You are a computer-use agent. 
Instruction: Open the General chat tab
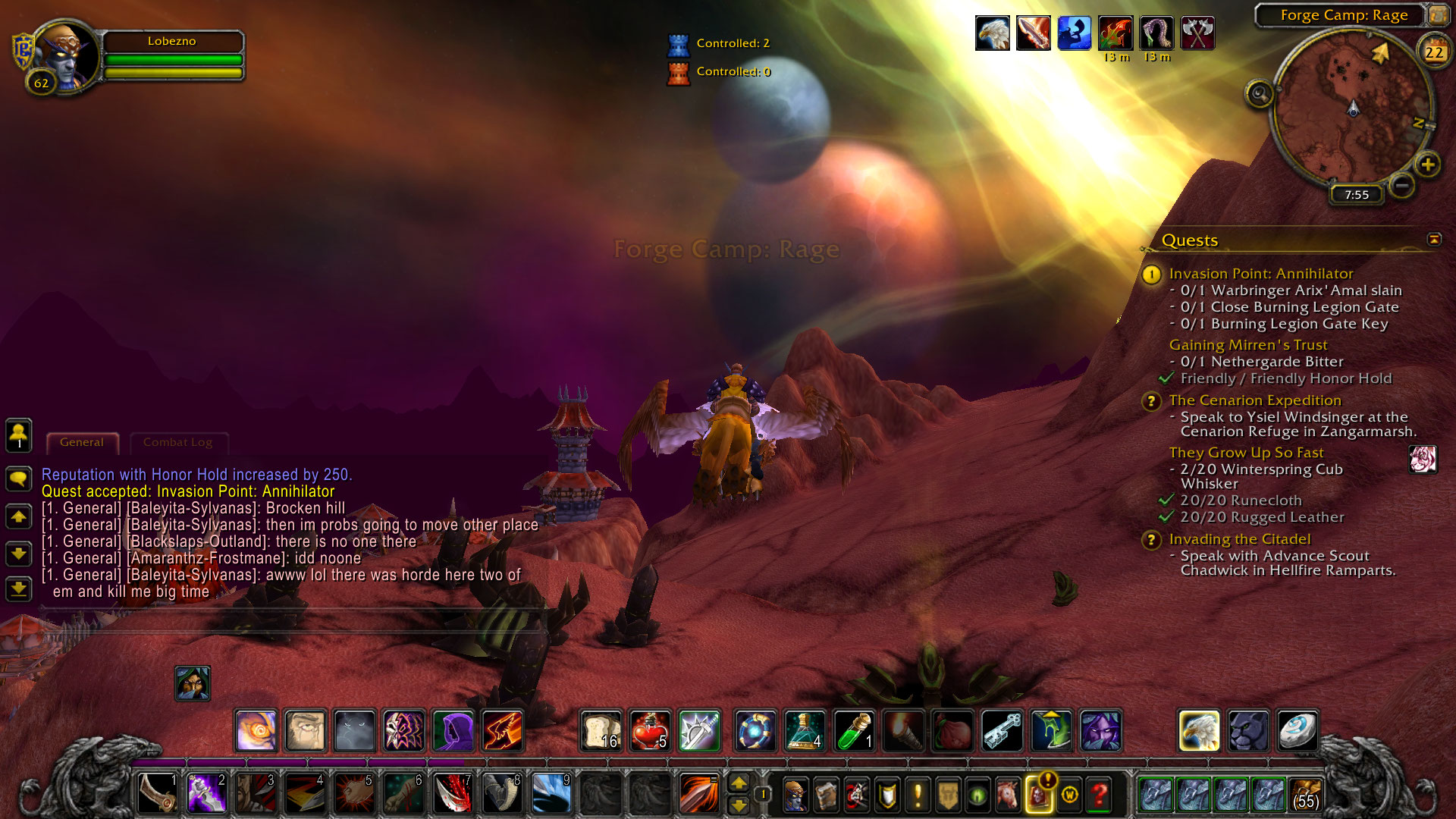click(x=82, y=442)
